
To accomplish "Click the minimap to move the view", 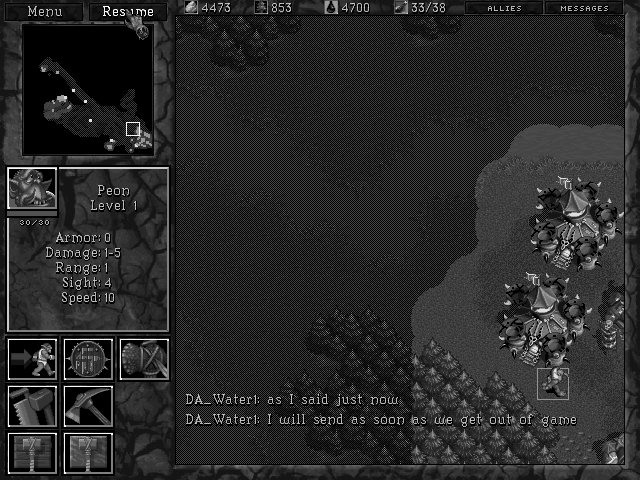I will click(88, 90).
